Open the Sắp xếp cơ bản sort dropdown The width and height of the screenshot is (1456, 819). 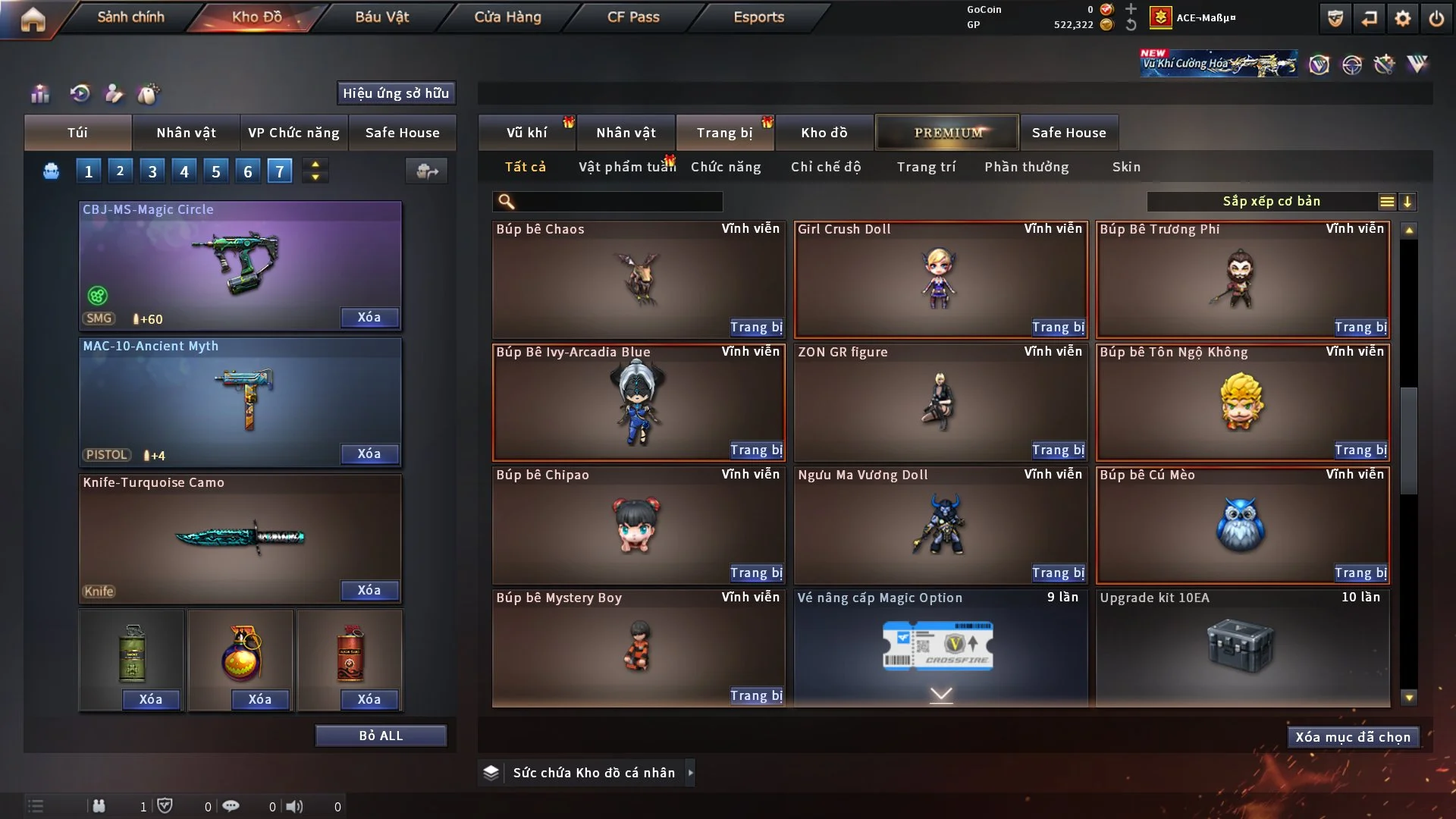[1271, 202]
